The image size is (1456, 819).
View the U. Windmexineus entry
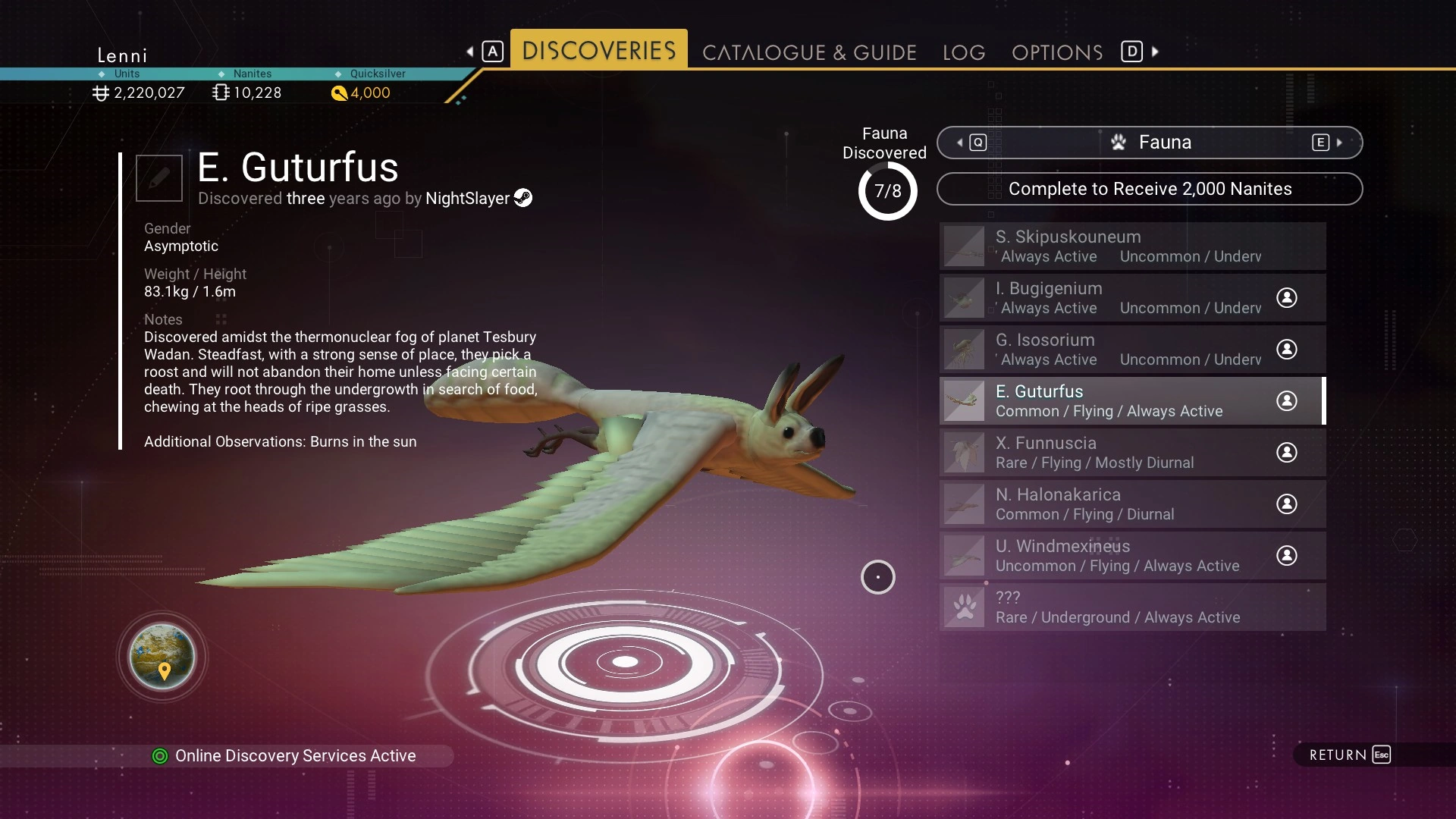coord(1132,555)
